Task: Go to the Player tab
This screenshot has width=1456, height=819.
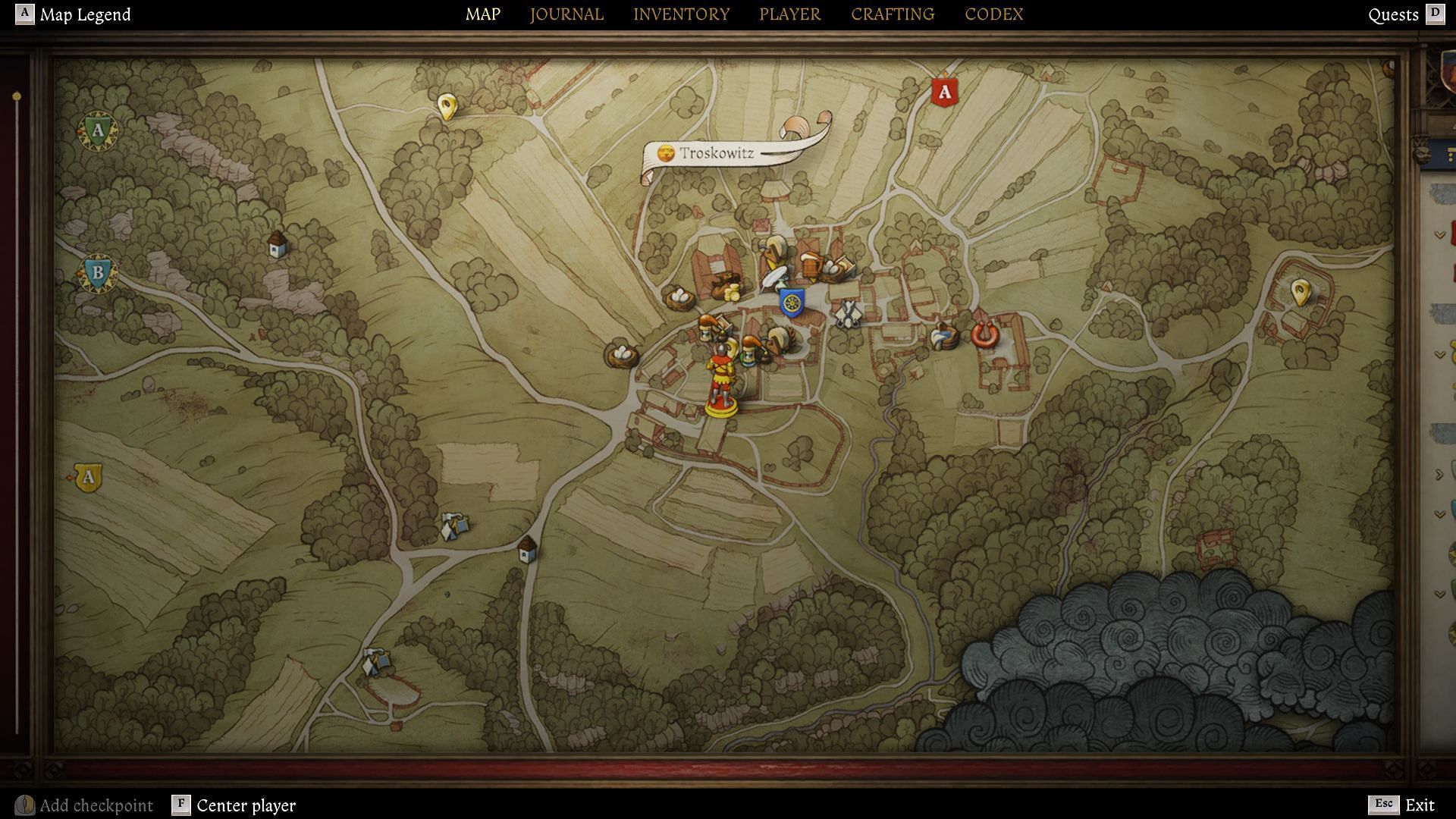Action: (789, 14)
